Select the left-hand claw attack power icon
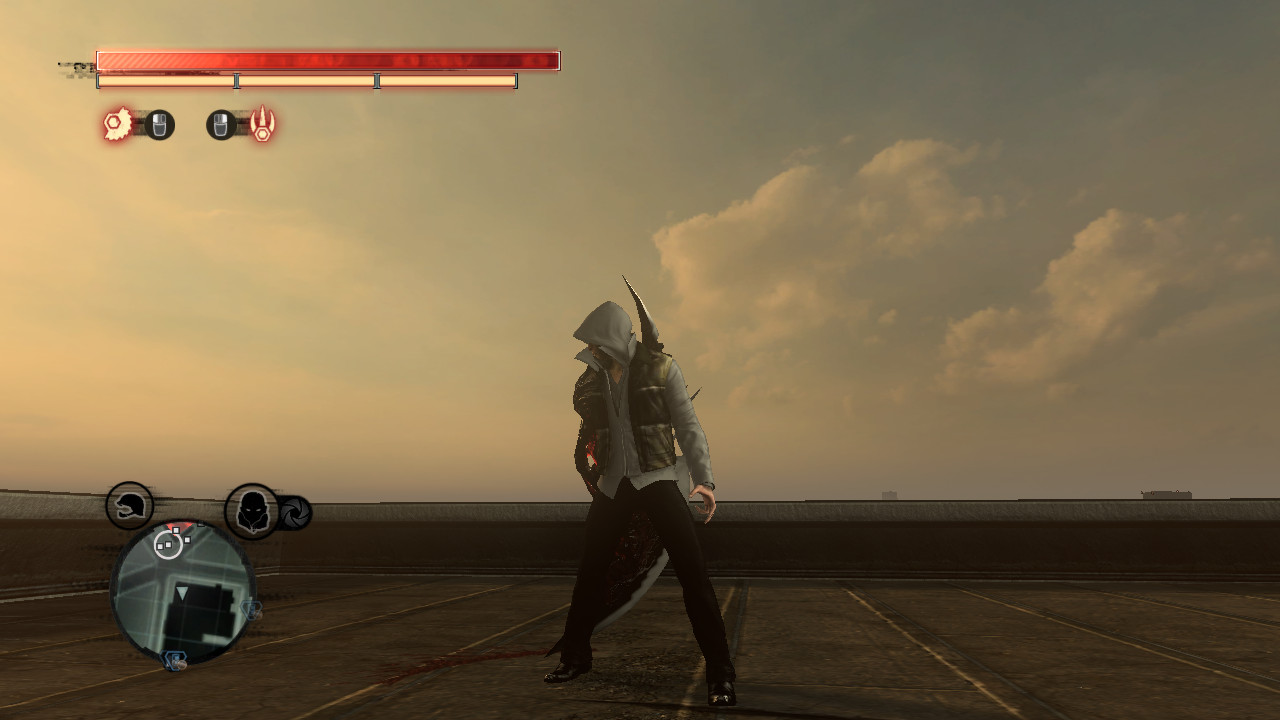 pyautogui.click(x=117, y=125)
